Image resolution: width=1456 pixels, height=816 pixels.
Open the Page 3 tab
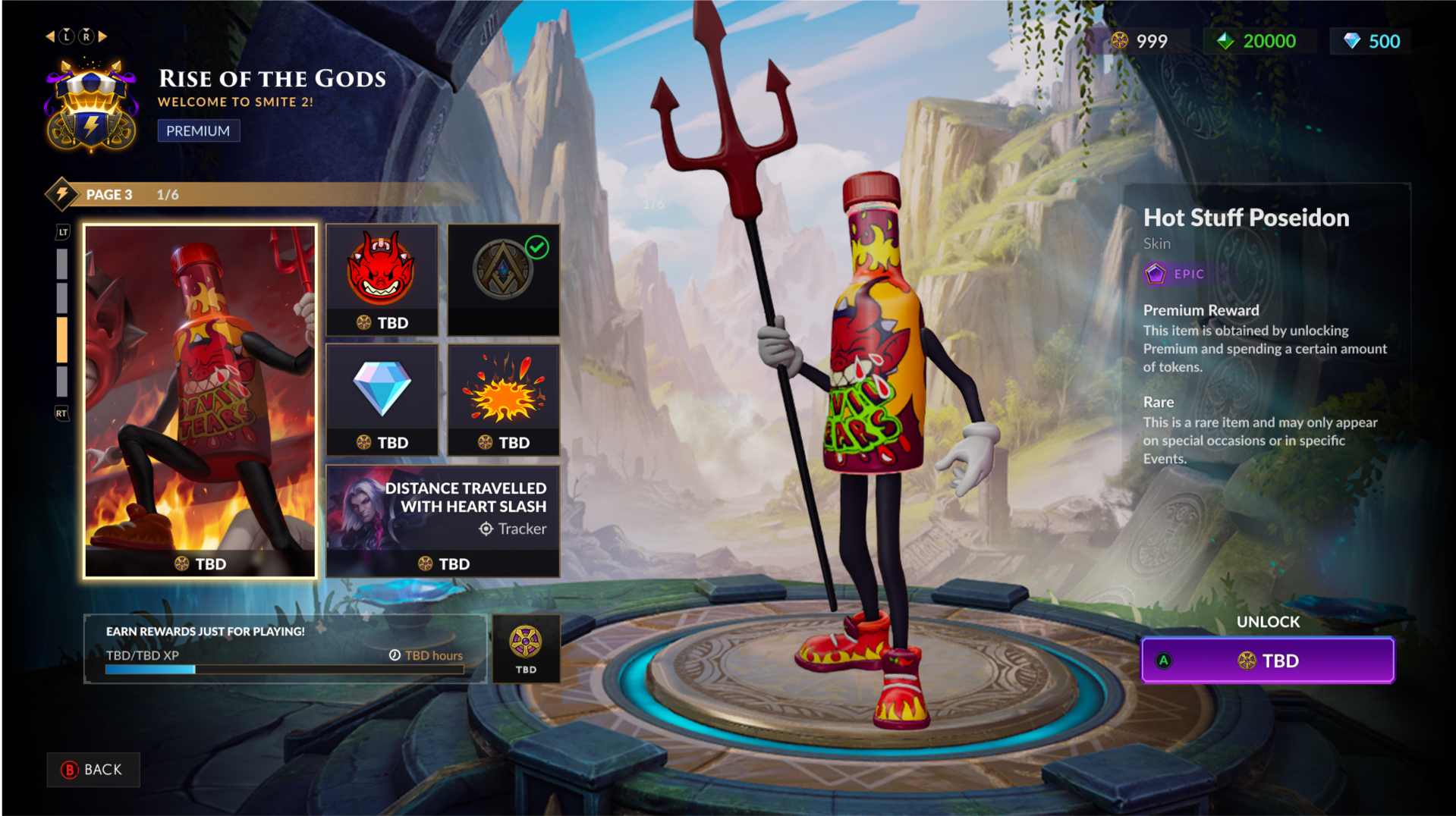pos(109,194)
